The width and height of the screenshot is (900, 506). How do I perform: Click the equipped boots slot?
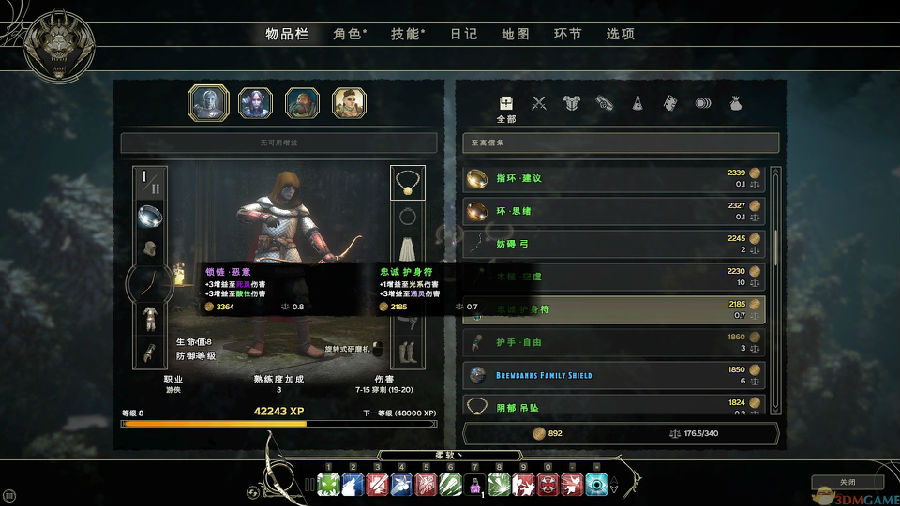point(407,350)
